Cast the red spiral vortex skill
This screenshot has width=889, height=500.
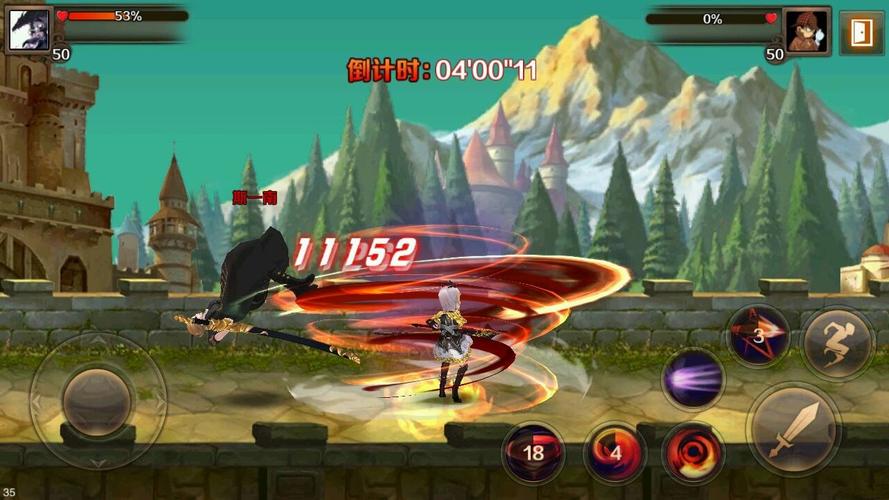click(693, 450)
